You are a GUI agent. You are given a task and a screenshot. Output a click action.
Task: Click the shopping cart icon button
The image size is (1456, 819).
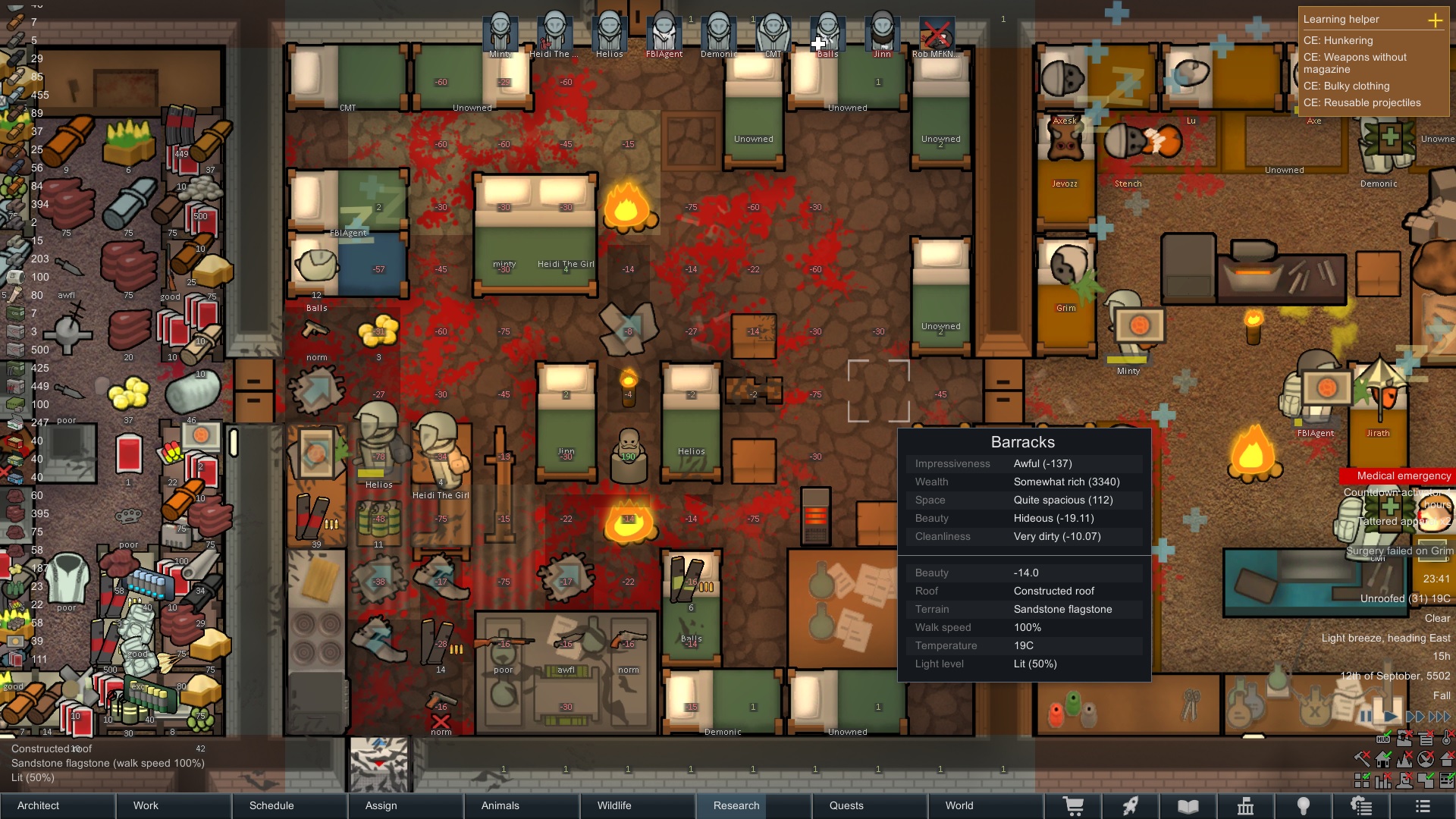click(x=1073, y=806)
